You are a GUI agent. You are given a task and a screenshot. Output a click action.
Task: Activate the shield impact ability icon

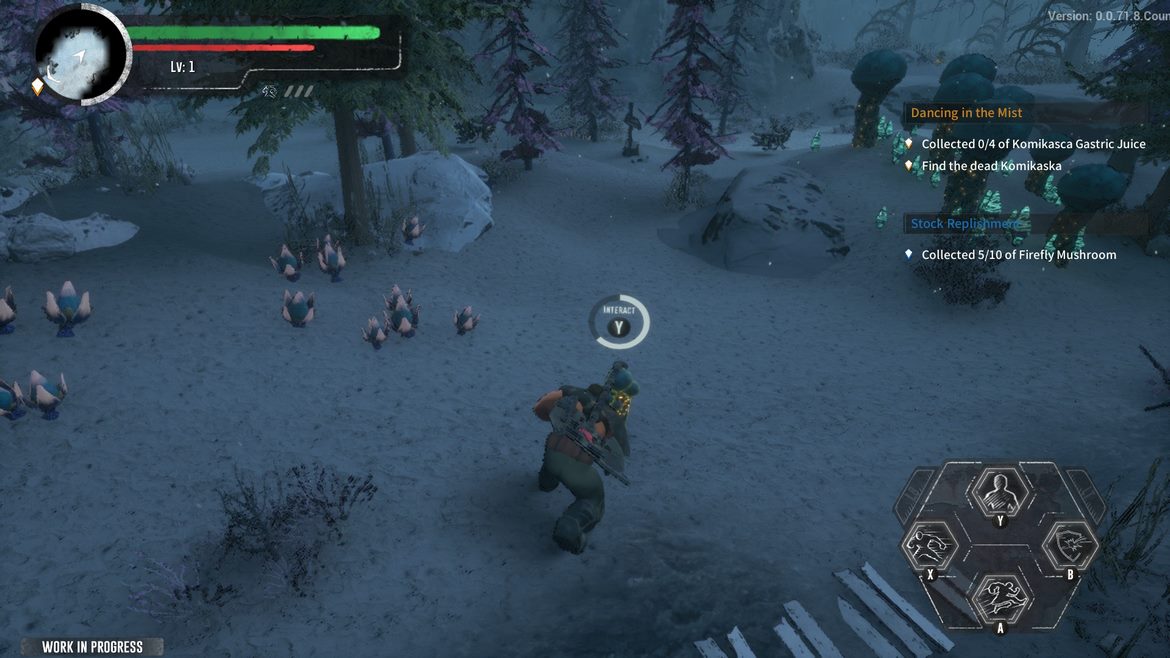tap(1070, 546)
